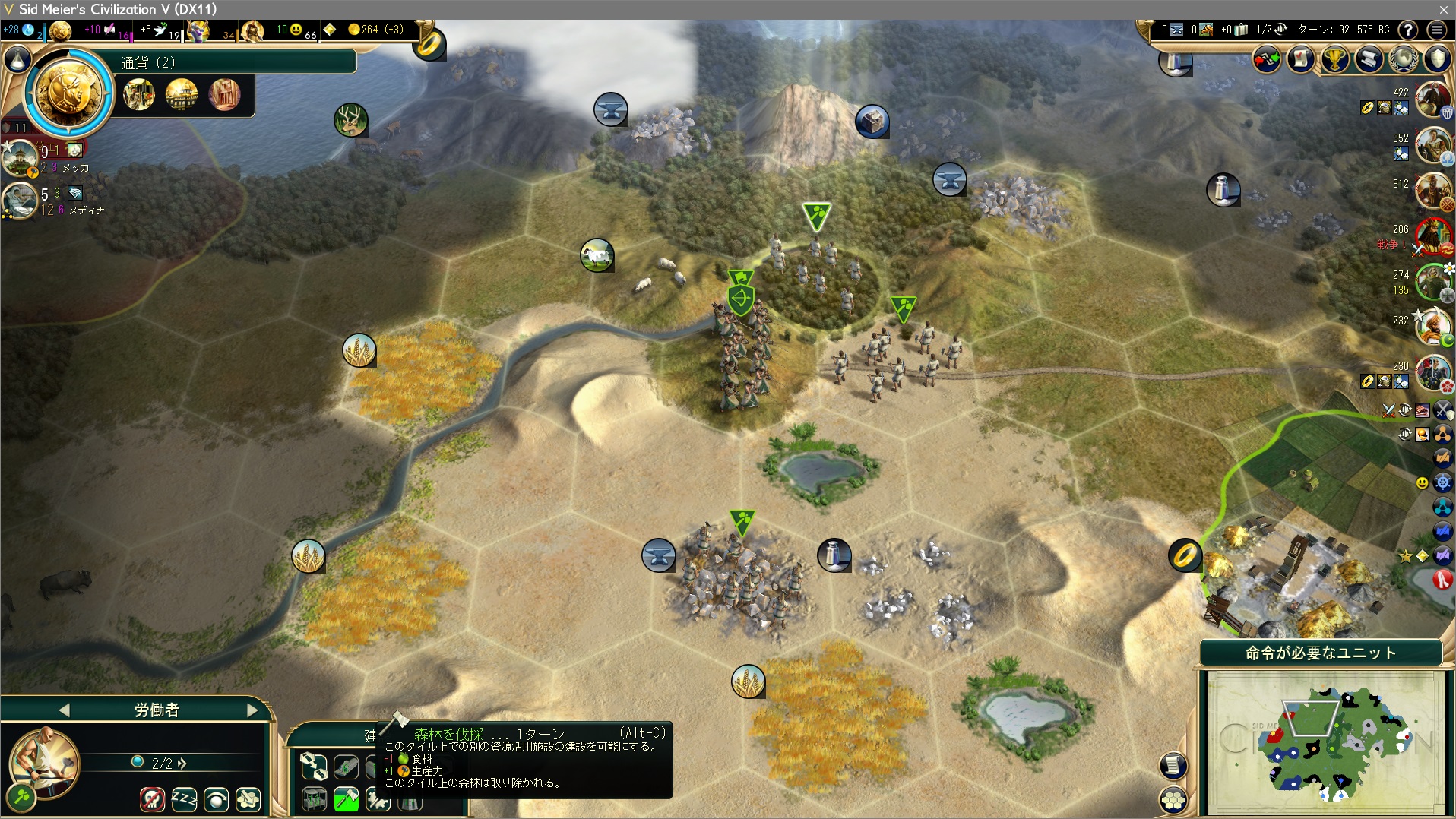Cycle to the next unit arrow
Viewport: 1456px width, 819px height.
252,710
